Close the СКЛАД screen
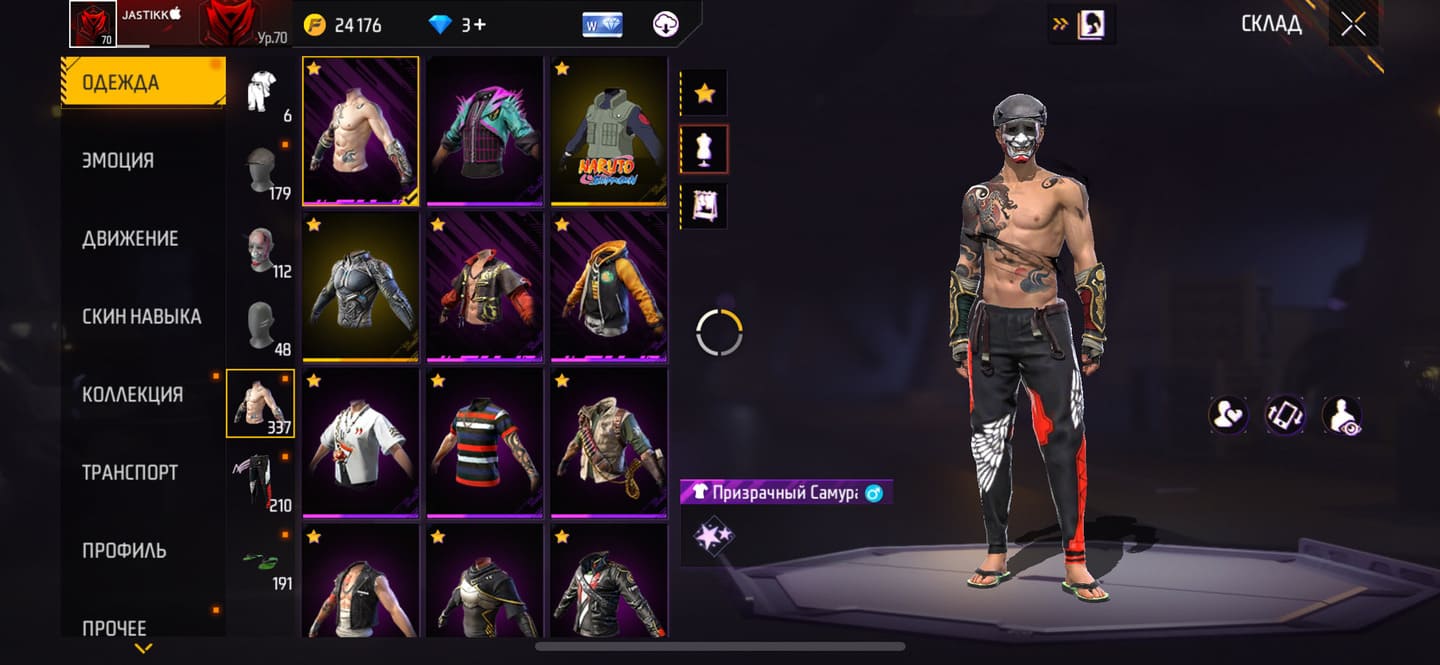This screenshot has height=665, width=1440. pyautogui.click(x=1353, y=25)
